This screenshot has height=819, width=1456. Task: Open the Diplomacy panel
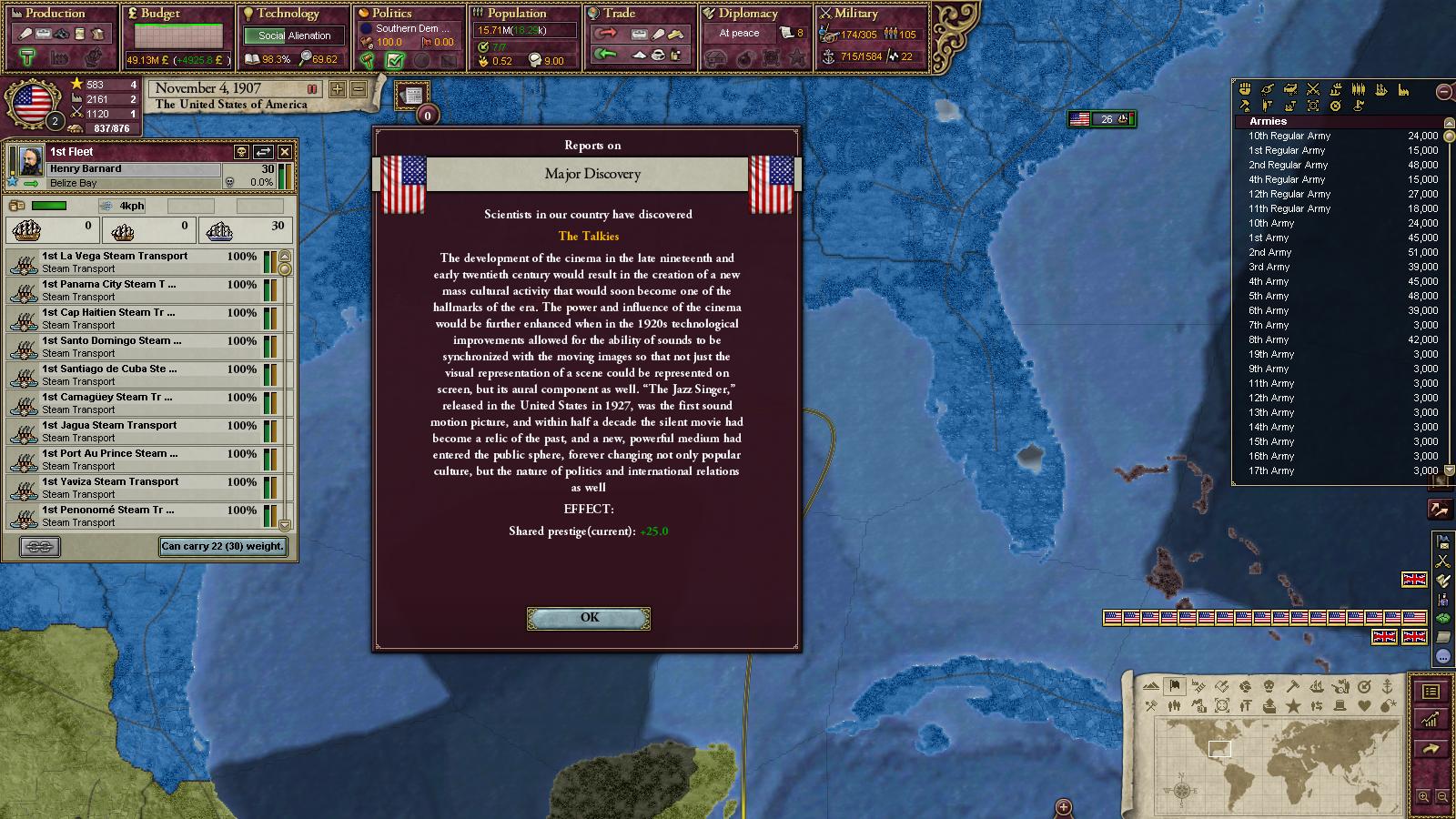(x=747, y=14)
